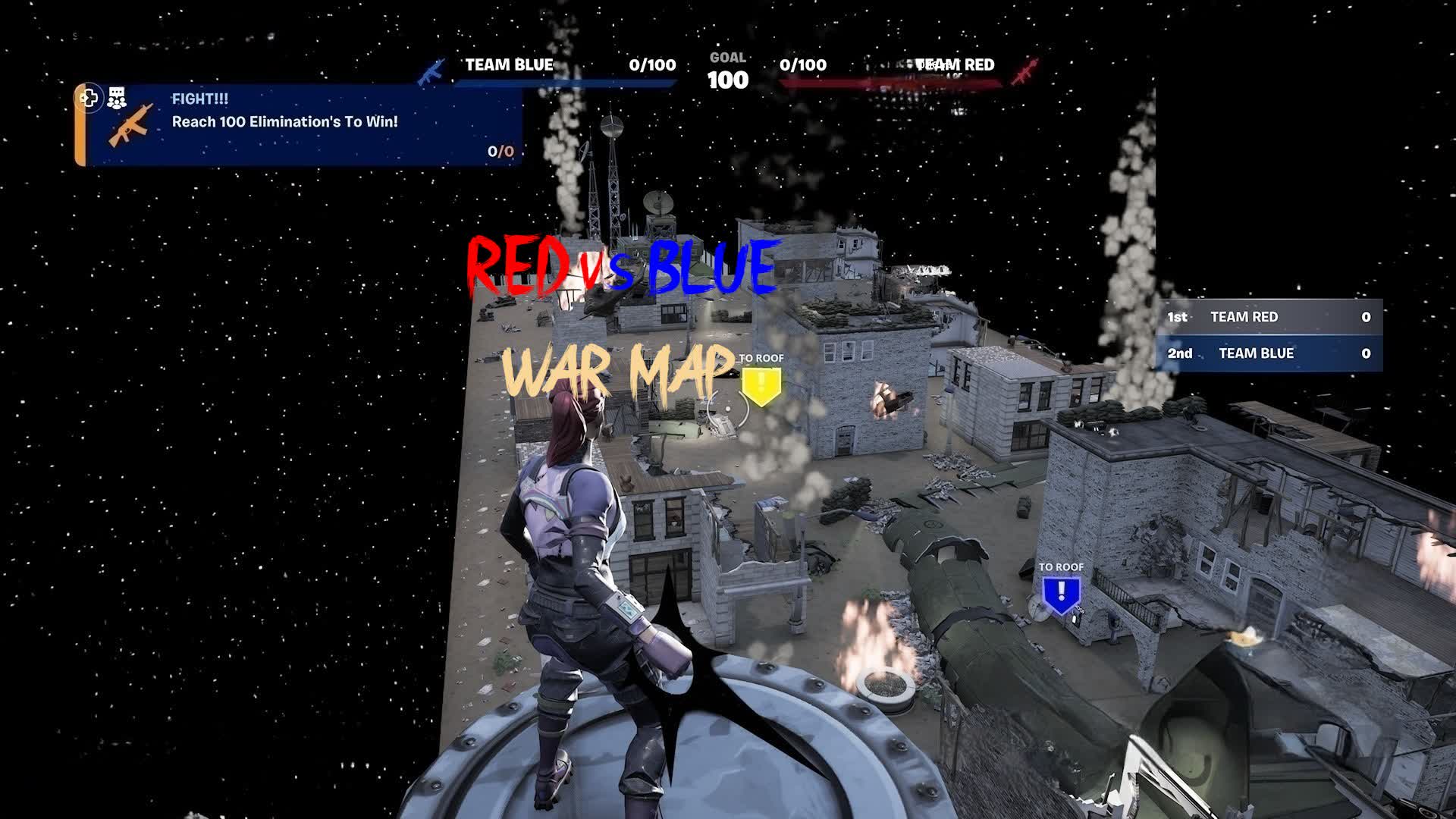This screenshot has width=1456, height=819.
Task: Select the orange rifle icon on the quest panel
Action: click(129, 129)
